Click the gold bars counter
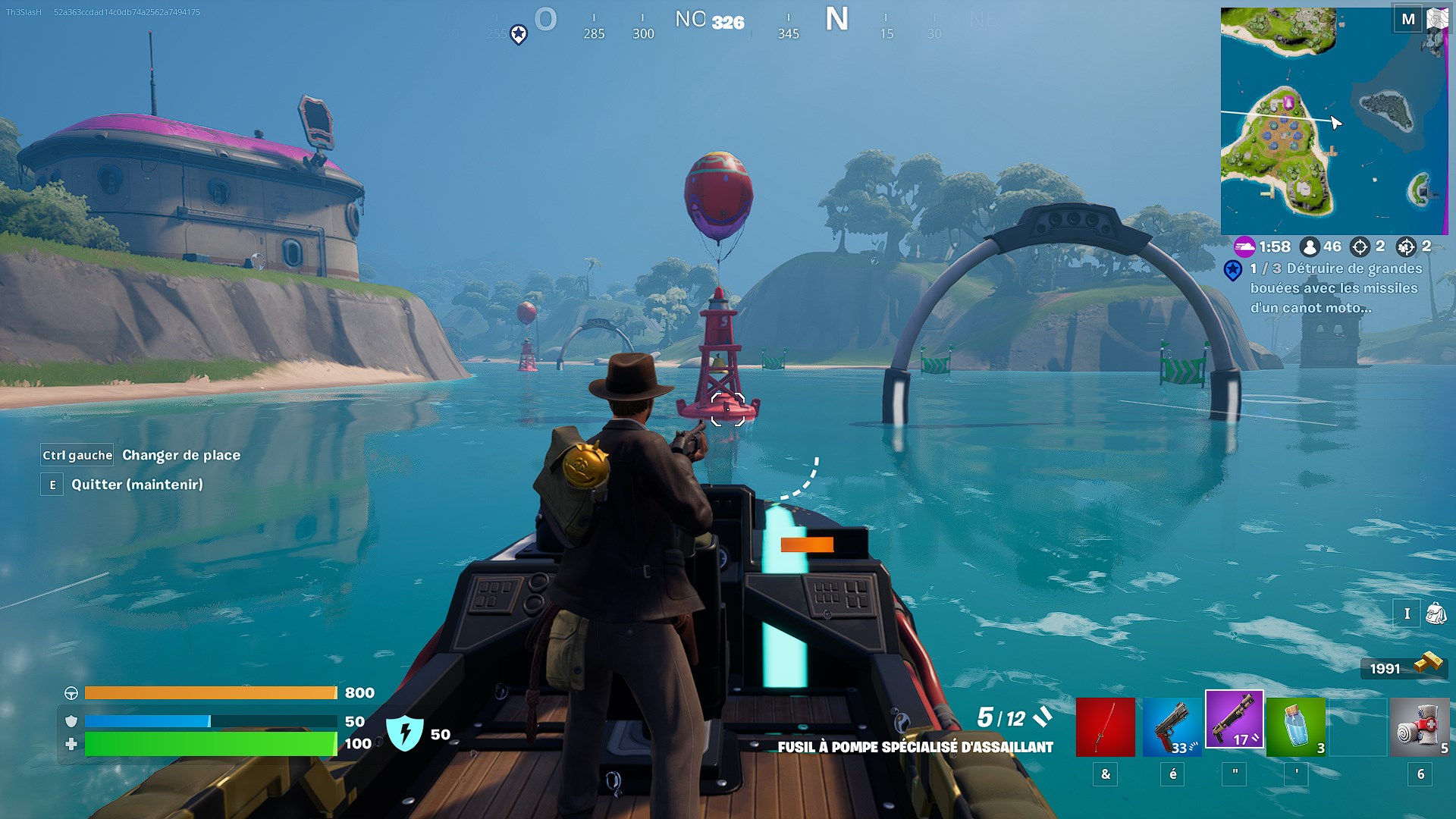The height and width of the screenshot is (819, 1456). click(x=1403, y=667)
